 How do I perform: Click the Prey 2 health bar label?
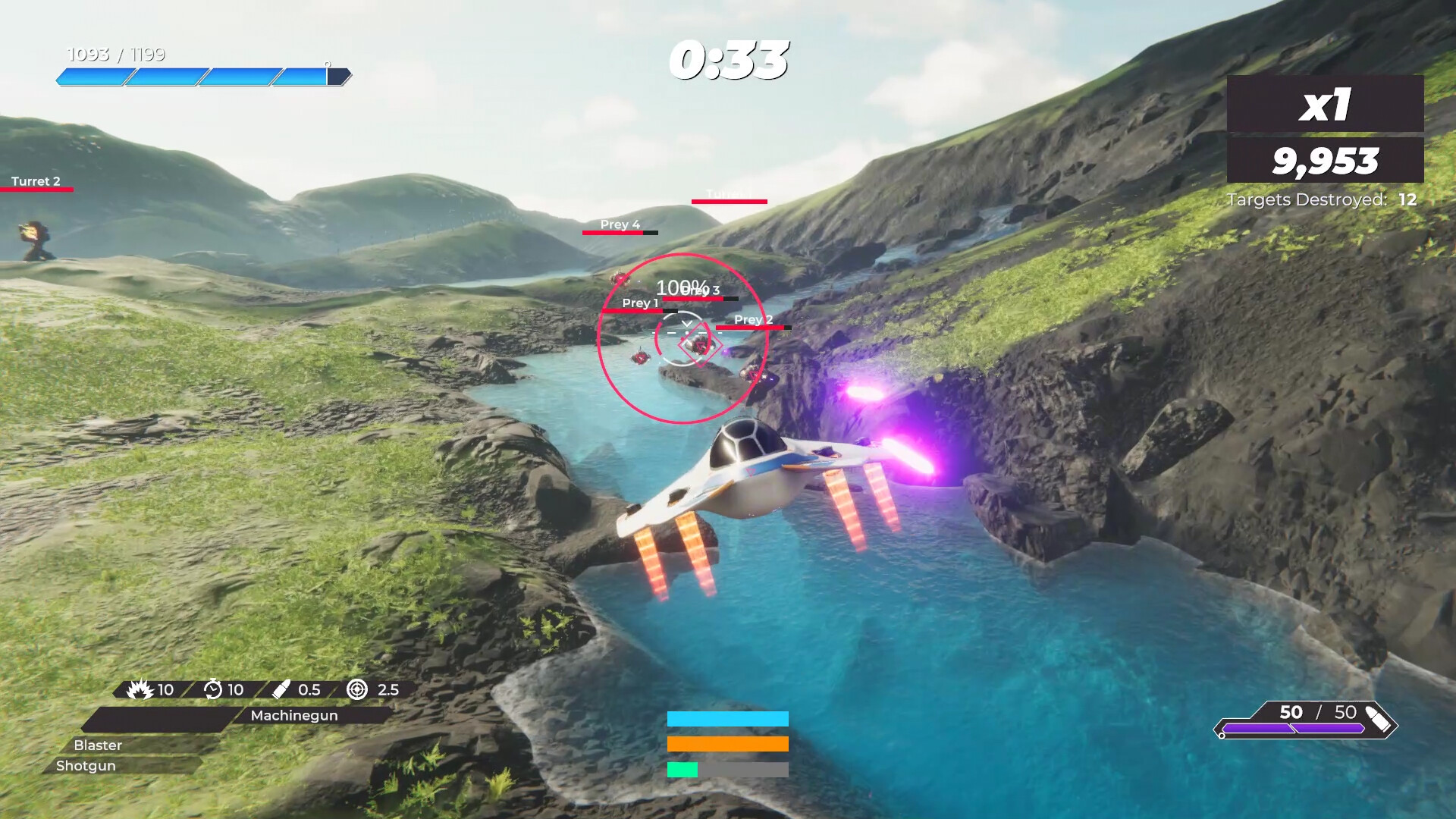click(x=752, y=320)
